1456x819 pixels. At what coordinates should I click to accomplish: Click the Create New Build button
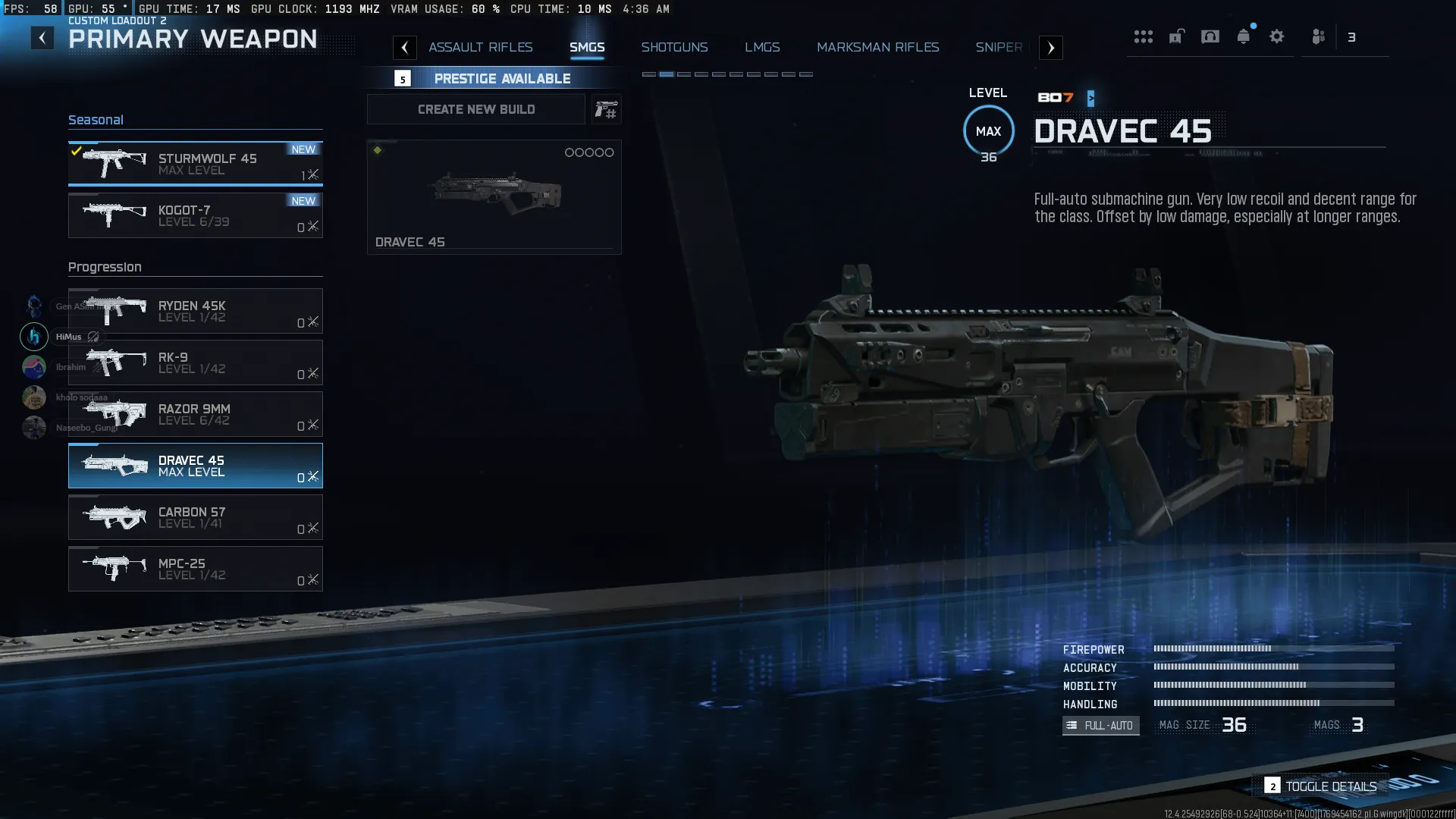475,109
